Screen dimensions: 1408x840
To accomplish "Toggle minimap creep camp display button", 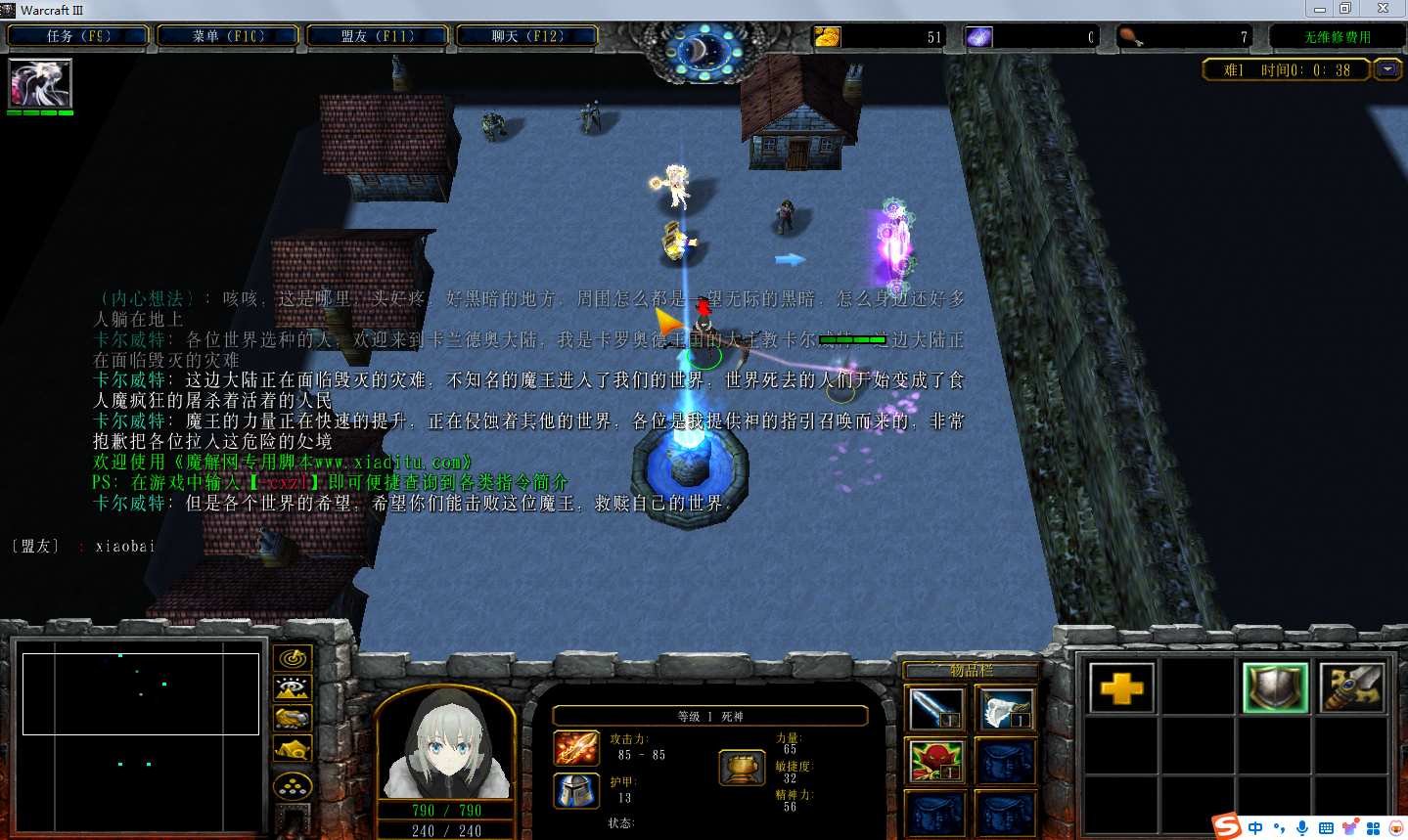I will tap(293, 750).
